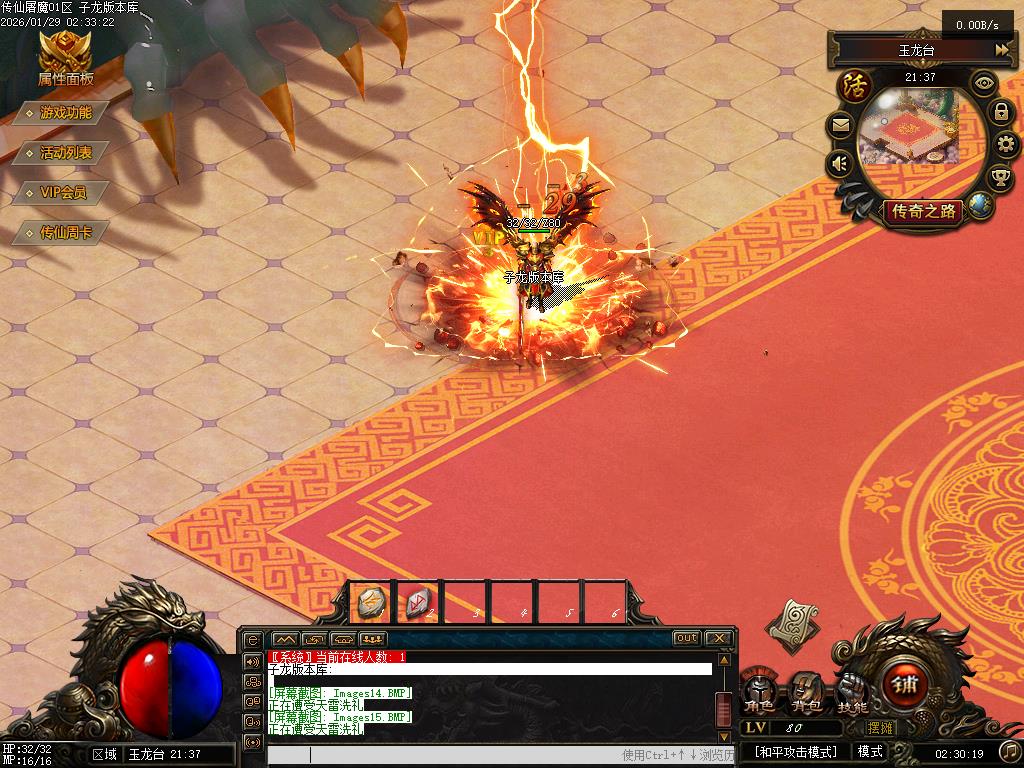Open the world map globe icon
This screenshot has width=1024, height=768.
click(980, 205)
